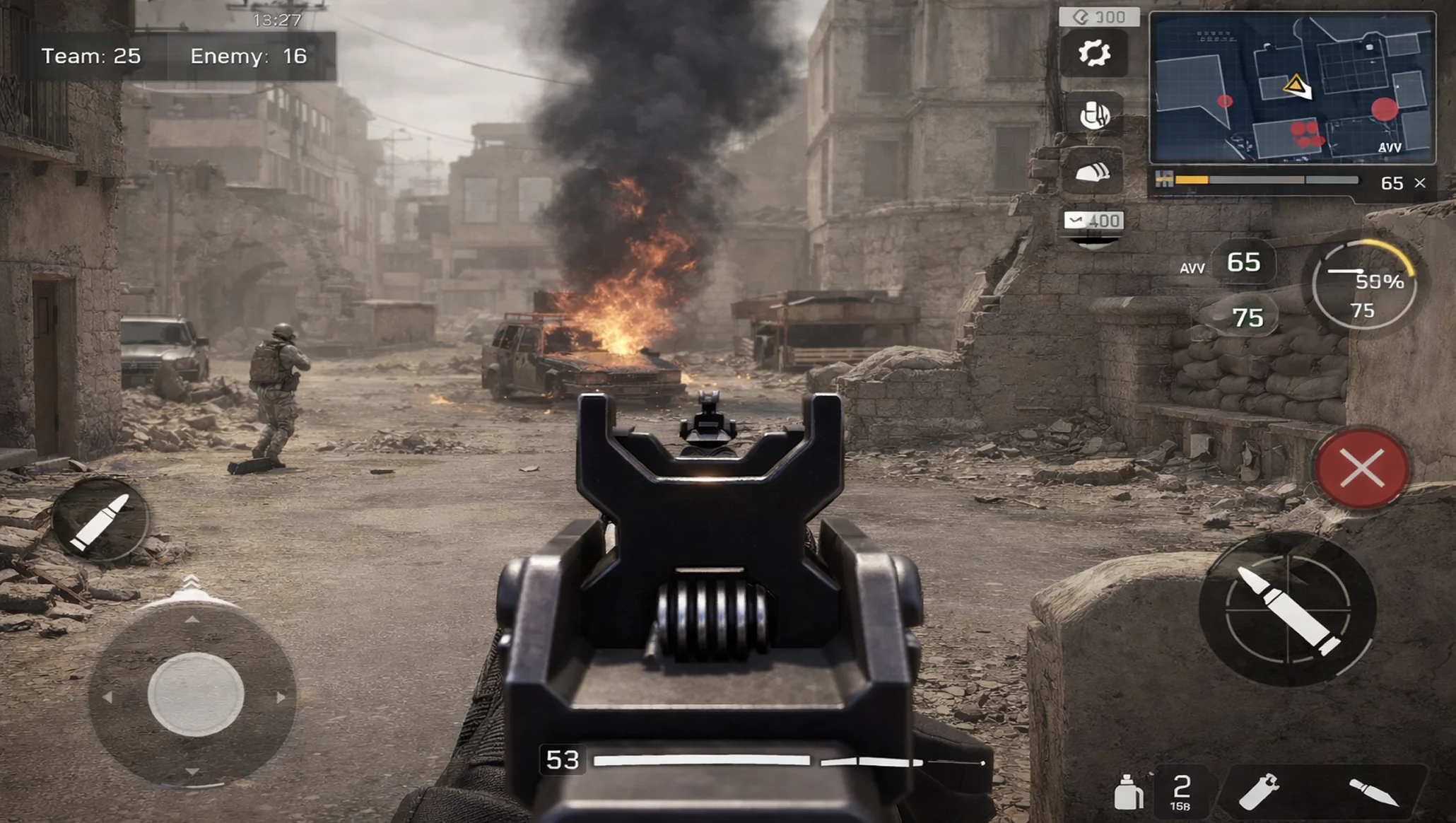Open the gear settings menu
Screen dimensions: 1456x823
[x=1093, y=54]
